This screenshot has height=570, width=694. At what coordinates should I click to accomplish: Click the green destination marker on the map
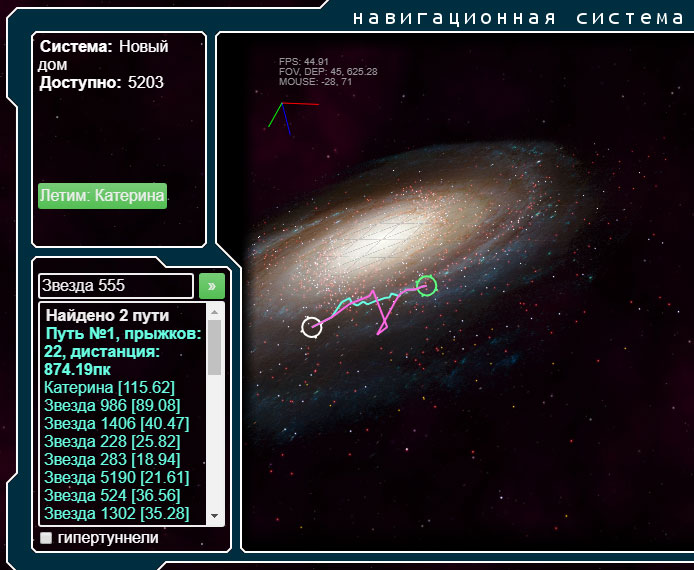pyautogui.click(x=427, y=286)
